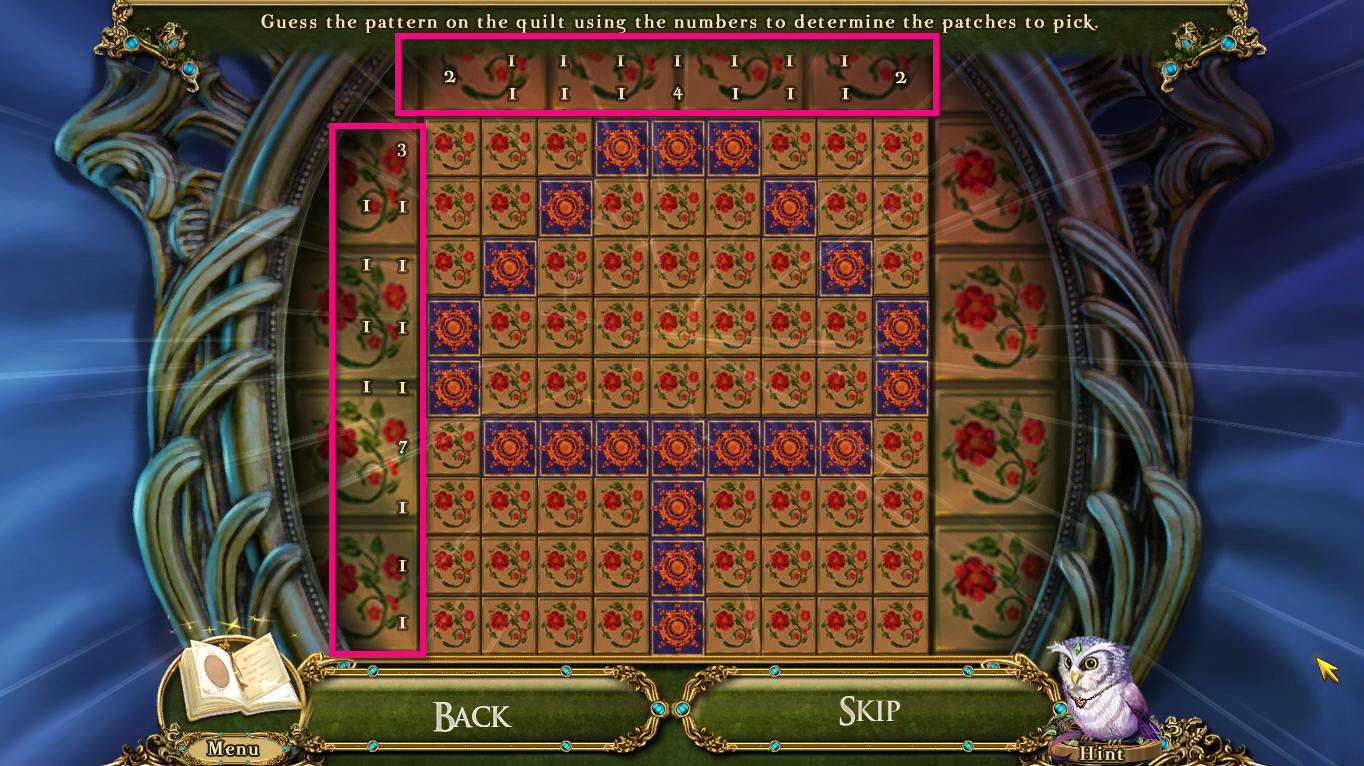1364x766 pixels.
Task: Toggle the blue patch in the second row
Action: coord(565,207)
